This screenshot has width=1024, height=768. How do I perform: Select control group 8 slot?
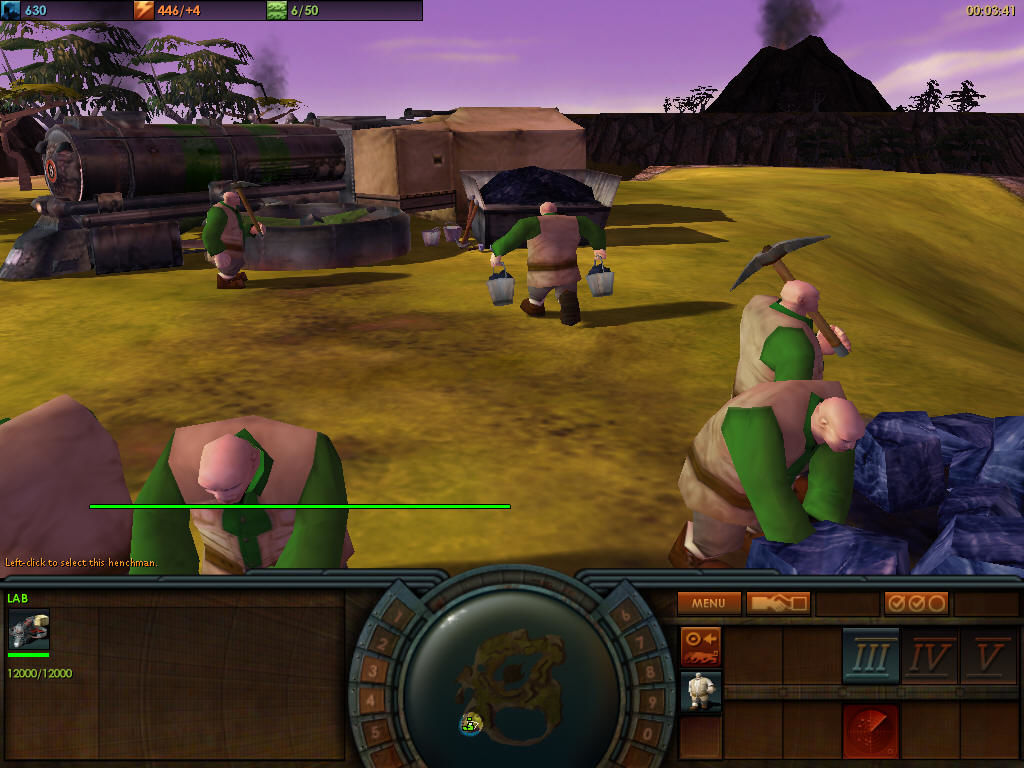coord(651,672)
